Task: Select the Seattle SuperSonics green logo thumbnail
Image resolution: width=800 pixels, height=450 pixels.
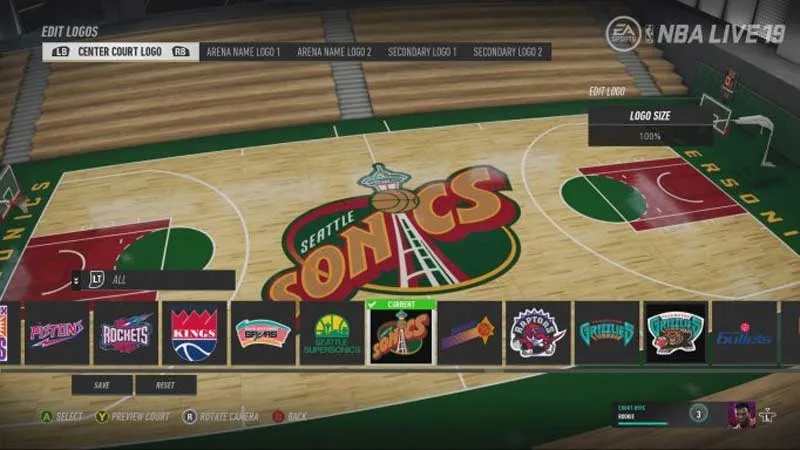Action: [x=331, y=333]
